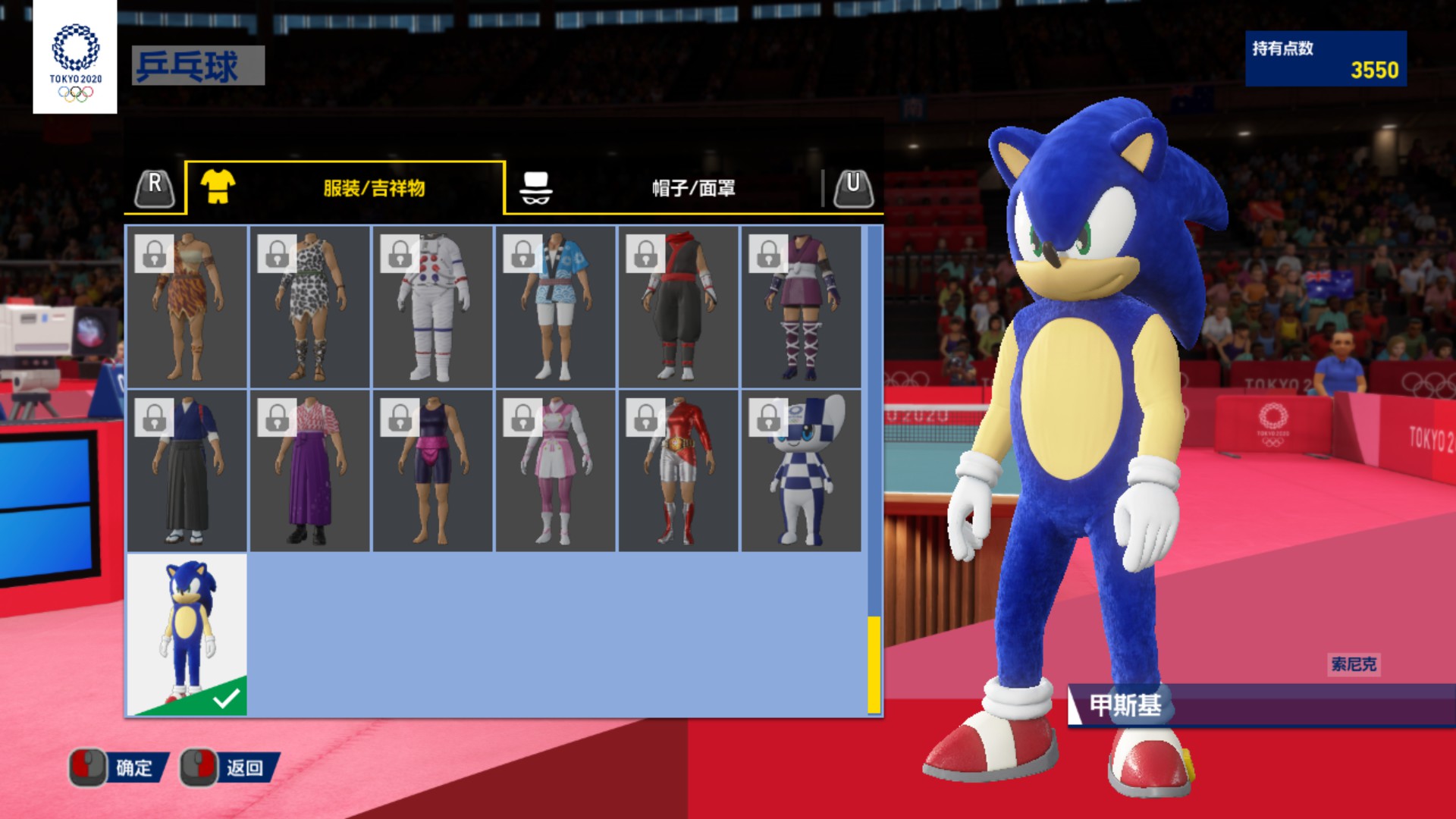Screen dimensions: 1456x819
Task: Click the 确定 confirm button
Action: 119,768
